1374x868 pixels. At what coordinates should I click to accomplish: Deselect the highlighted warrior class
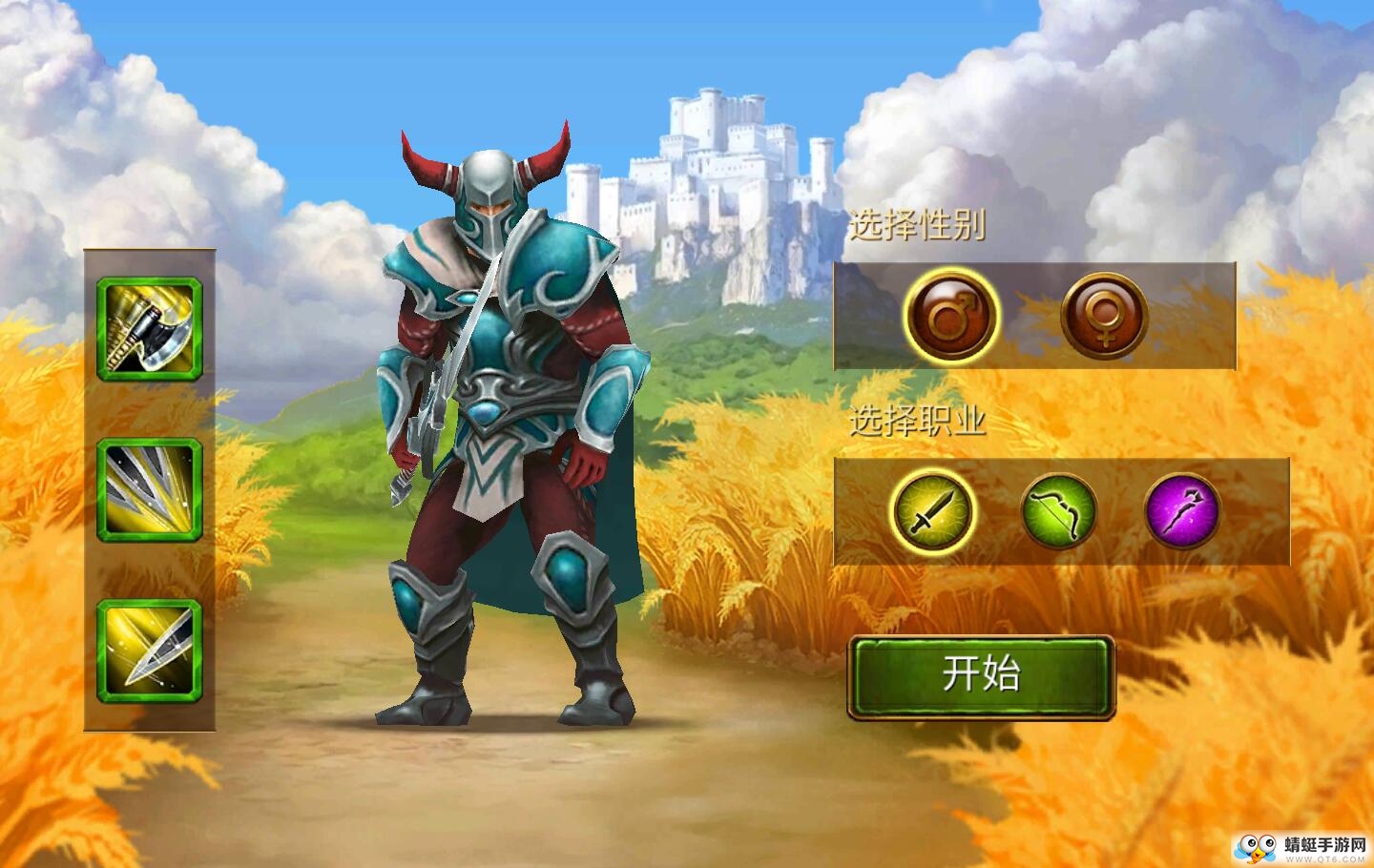click(x=931, y=511)
